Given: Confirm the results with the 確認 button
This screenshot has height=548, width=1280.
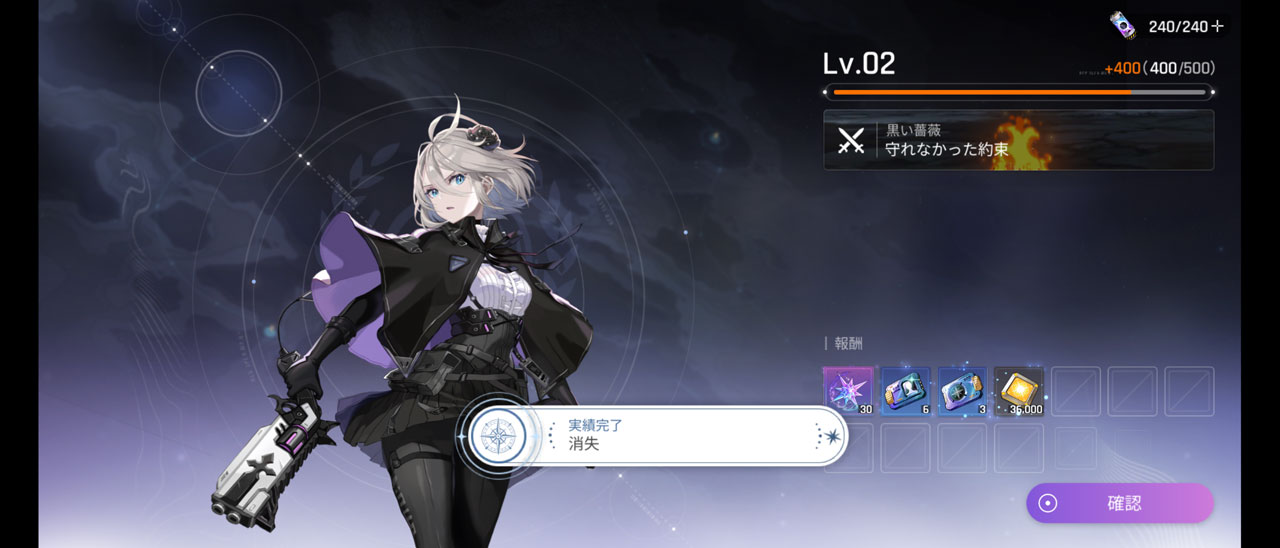Looking at the screenshot, I should coord(1119,503).
